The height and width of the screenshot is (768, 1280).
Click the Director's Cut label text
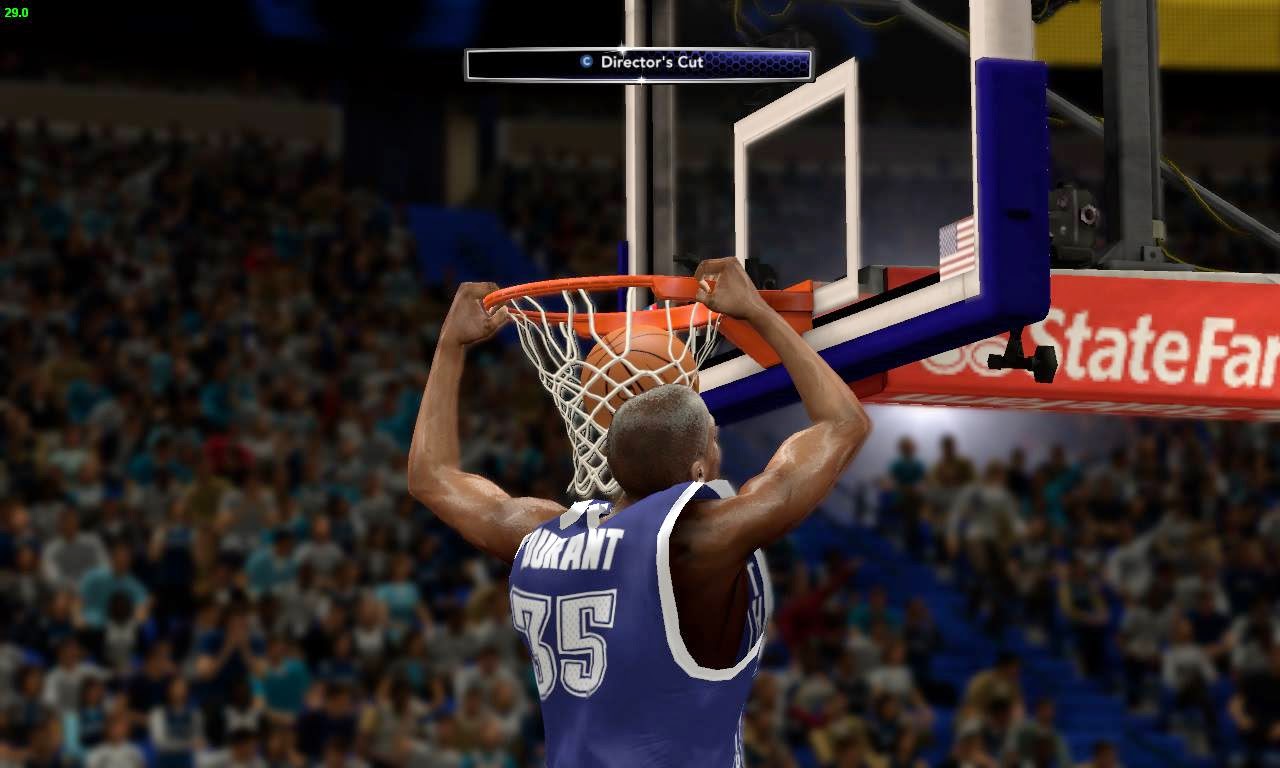[650, 61]
